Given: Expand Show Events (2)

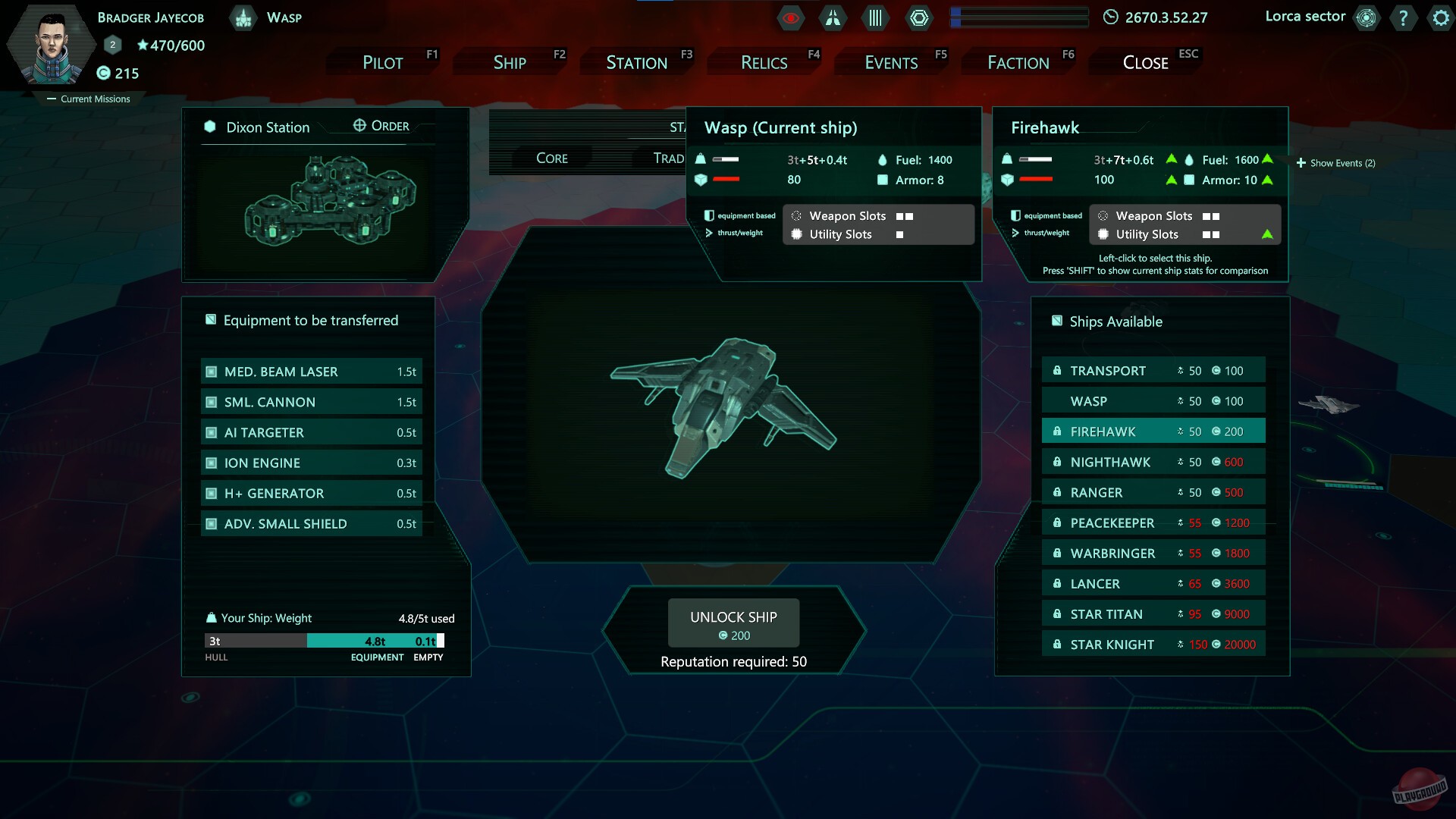Looking at the screenshot, I should [1336, 162].
